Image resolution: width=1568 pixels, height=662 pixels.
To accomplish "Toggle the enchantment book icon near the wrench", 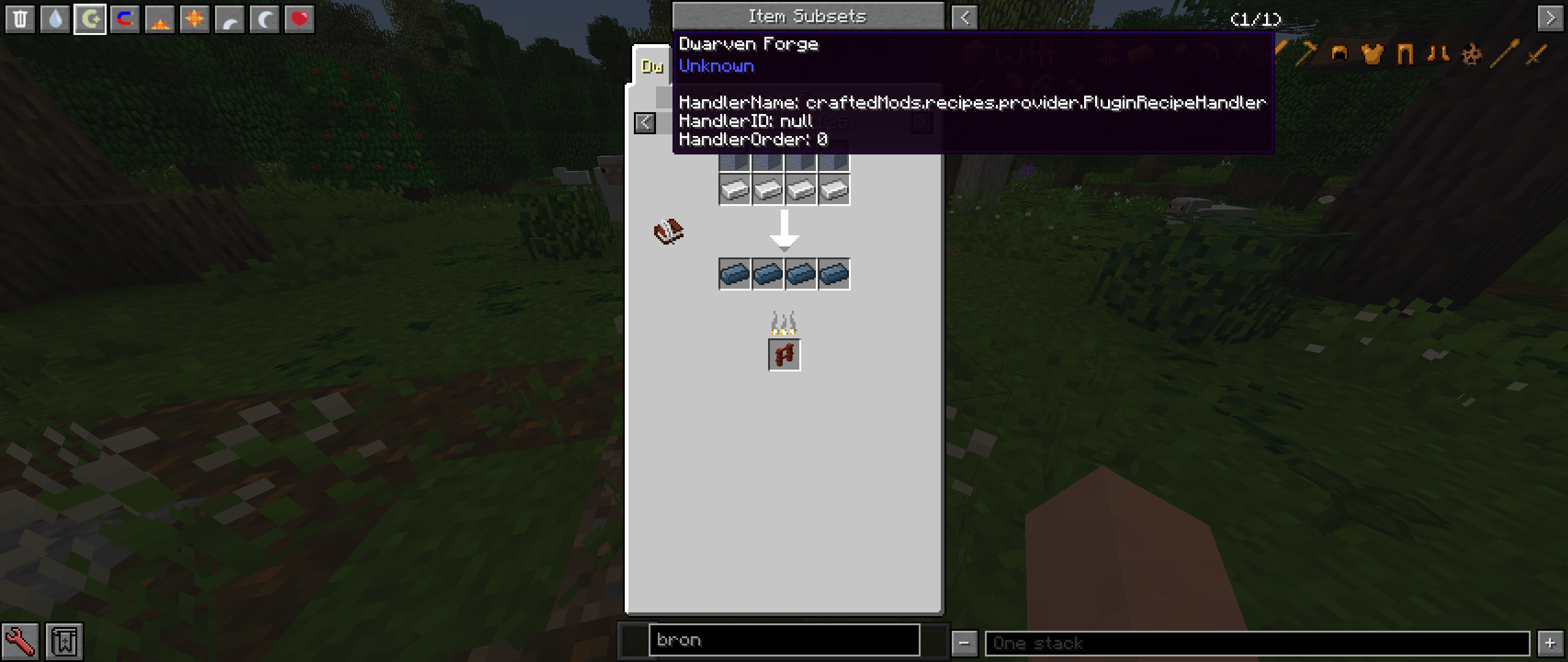I will pyautogui.click(x=64, y=640).
